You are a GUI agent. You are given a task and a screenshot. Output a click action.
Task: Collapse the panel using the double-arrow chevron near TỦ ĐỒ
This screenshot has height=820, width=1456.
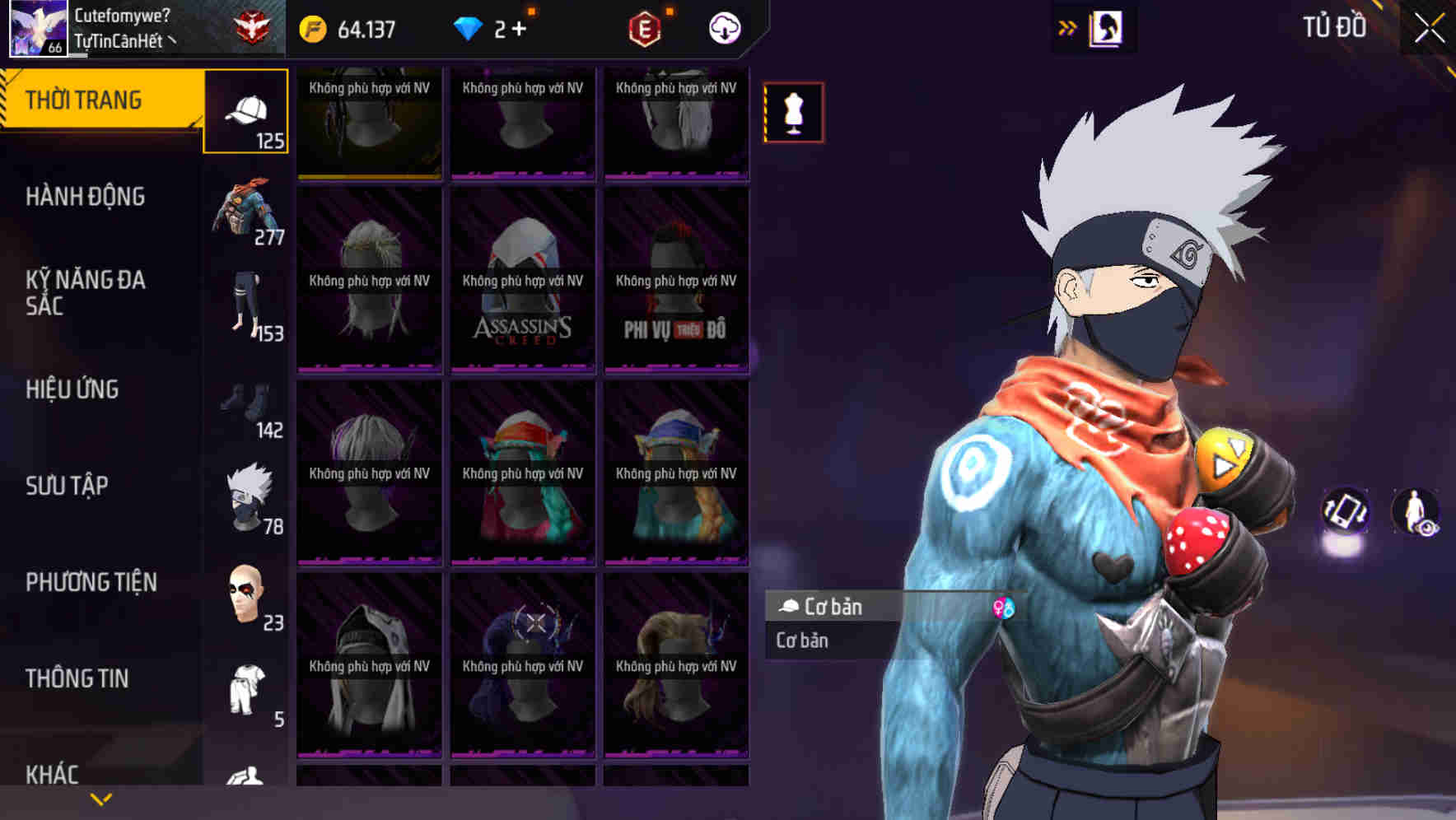pos(1068,26)
